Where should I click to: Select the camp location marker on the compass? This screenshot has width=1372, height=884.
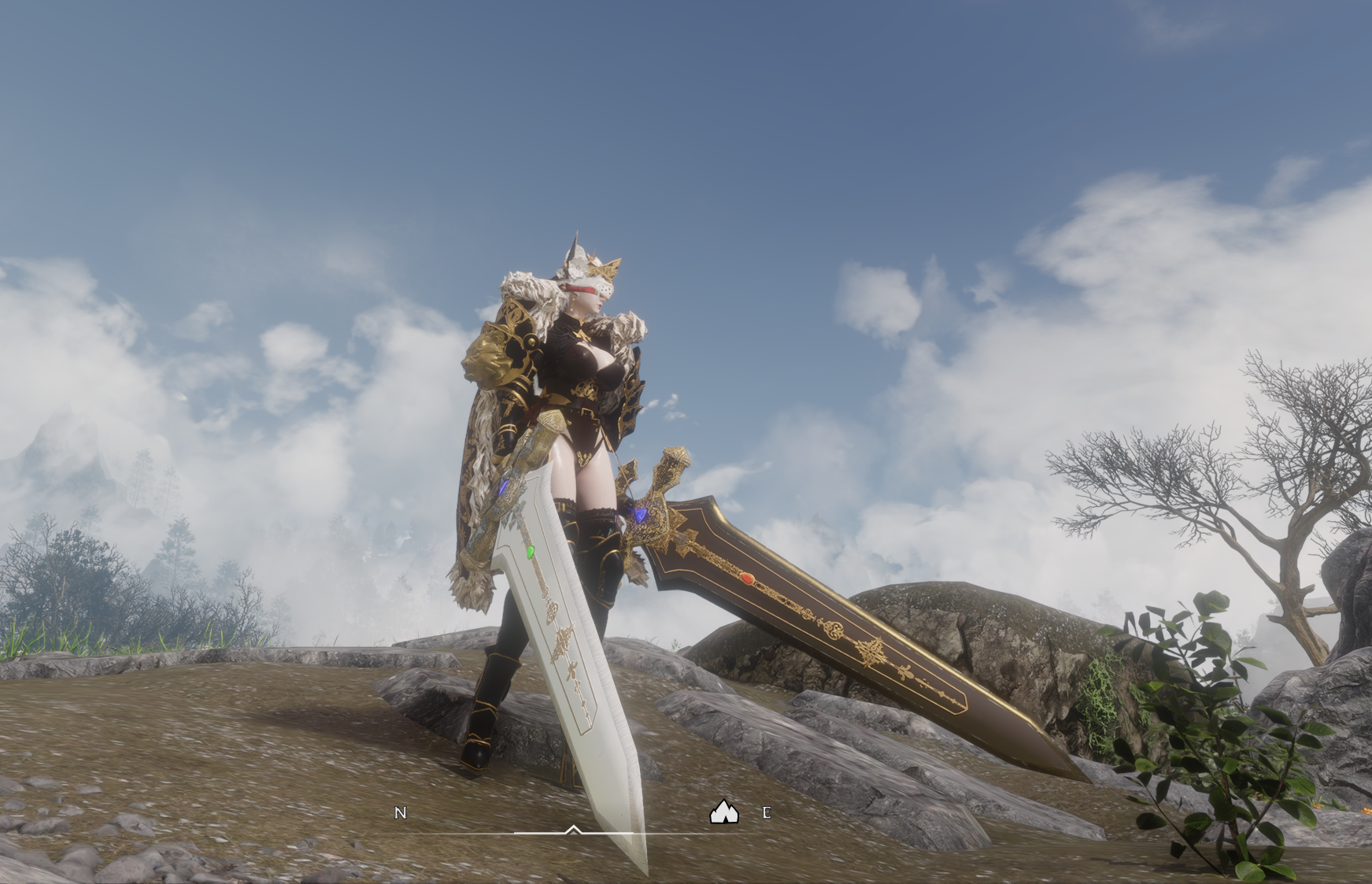(723, 812)
